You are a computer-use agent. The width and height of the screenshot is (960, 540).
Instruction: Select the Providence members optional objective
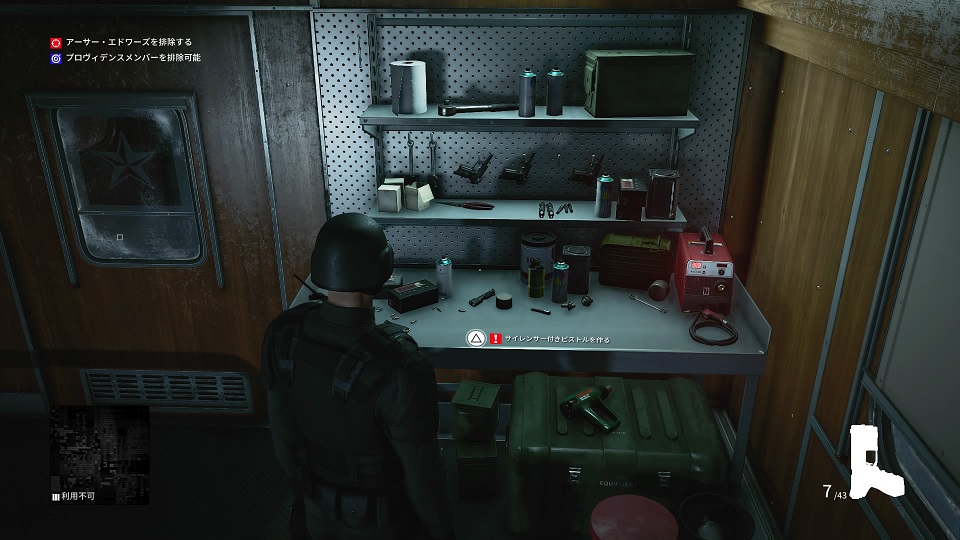(131, 58)
